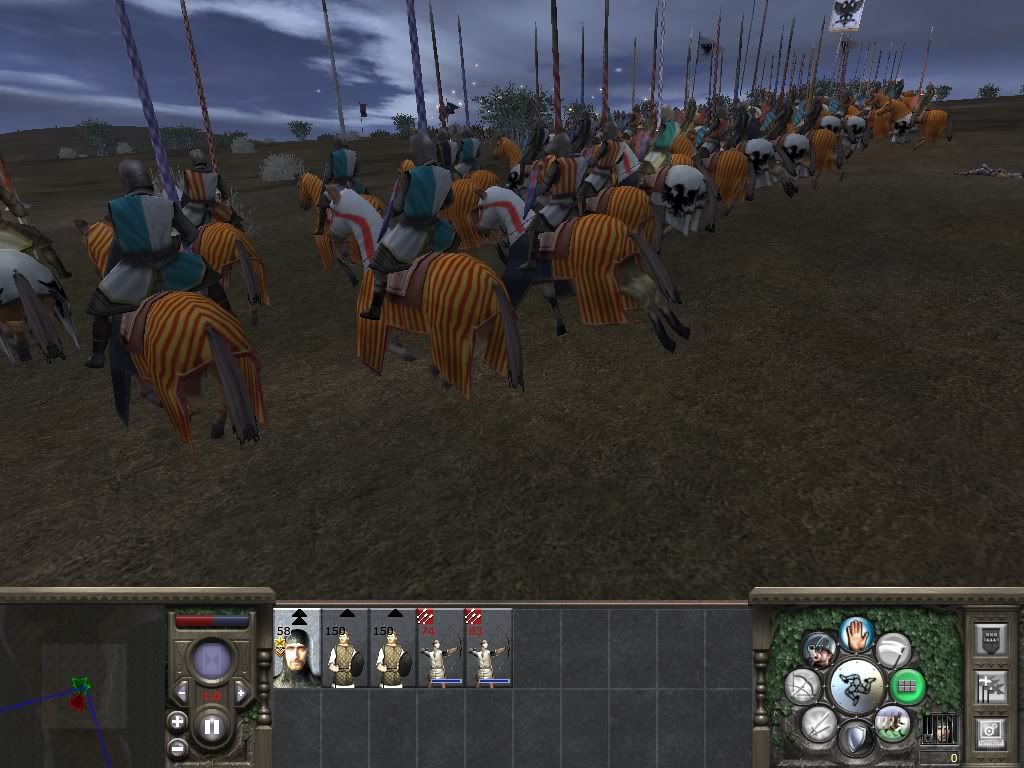Screen dimensions: 1024x768
Task: Activate the halt order hand icon
Action: pos(856,633)
